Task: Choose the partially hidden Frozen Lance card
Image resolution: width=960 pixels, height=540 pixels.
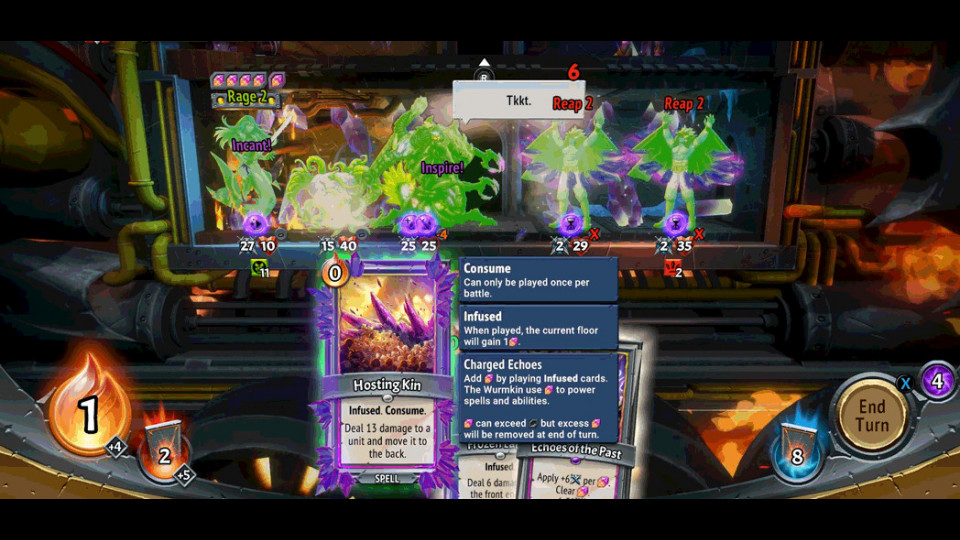Action: 490,475
